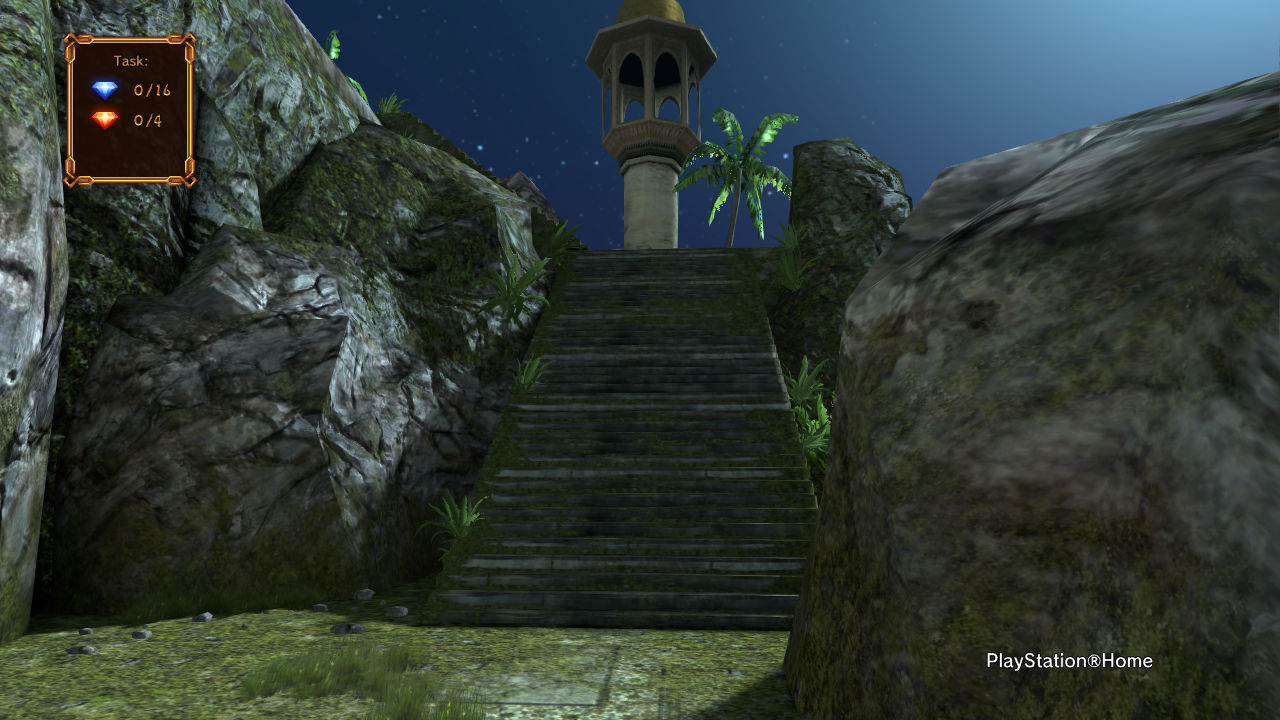This screenshot has height=720, width=1280.
Task: Select the red gem icon
Action: pyautogui.click(x=105, y=121)
